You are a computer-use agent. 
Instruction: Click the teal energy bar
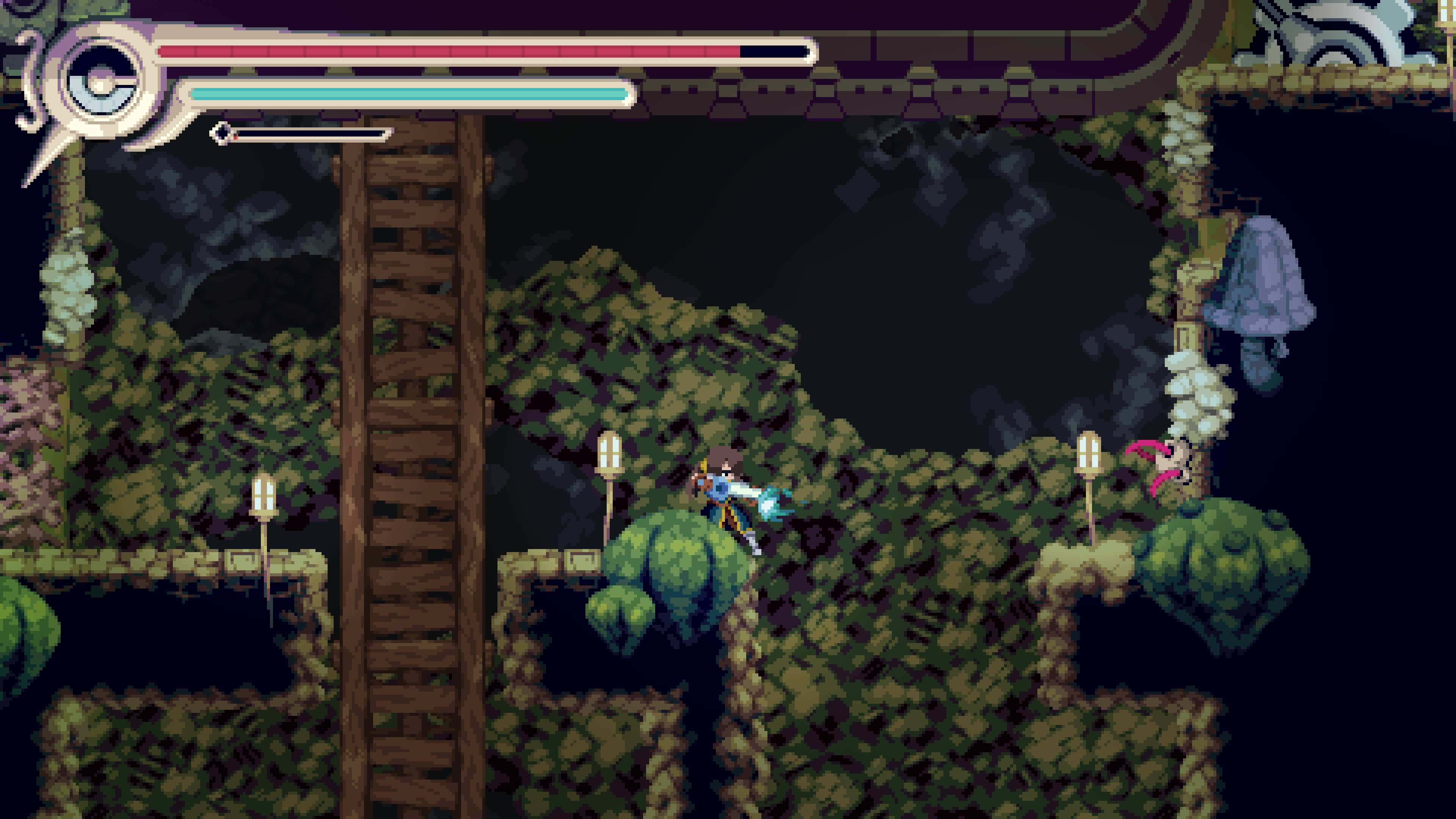click(407, 93)
